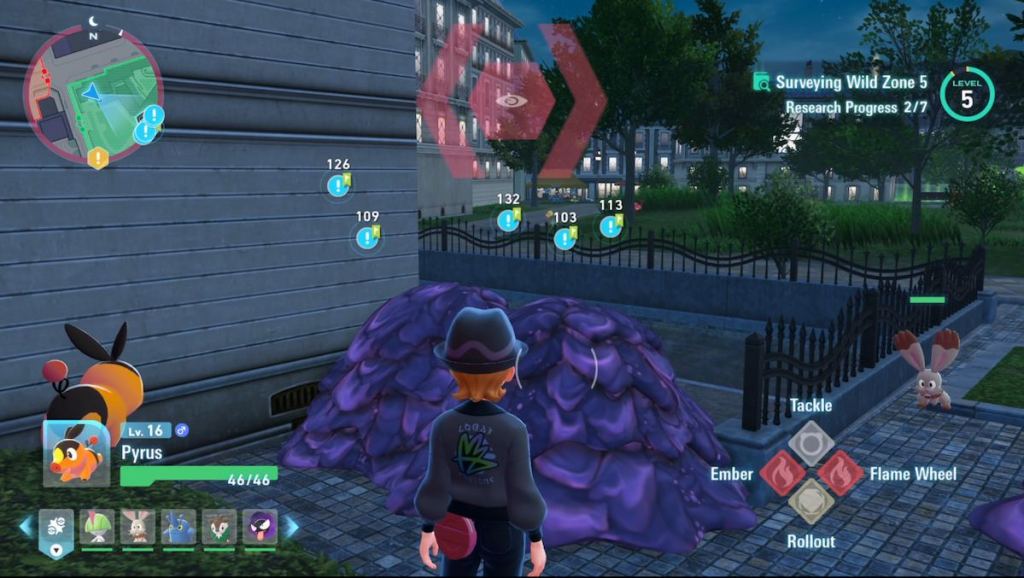Select the waypoint marker labeled 109
The height and width of the screenshot is (578, 1024).
[367, 238]
